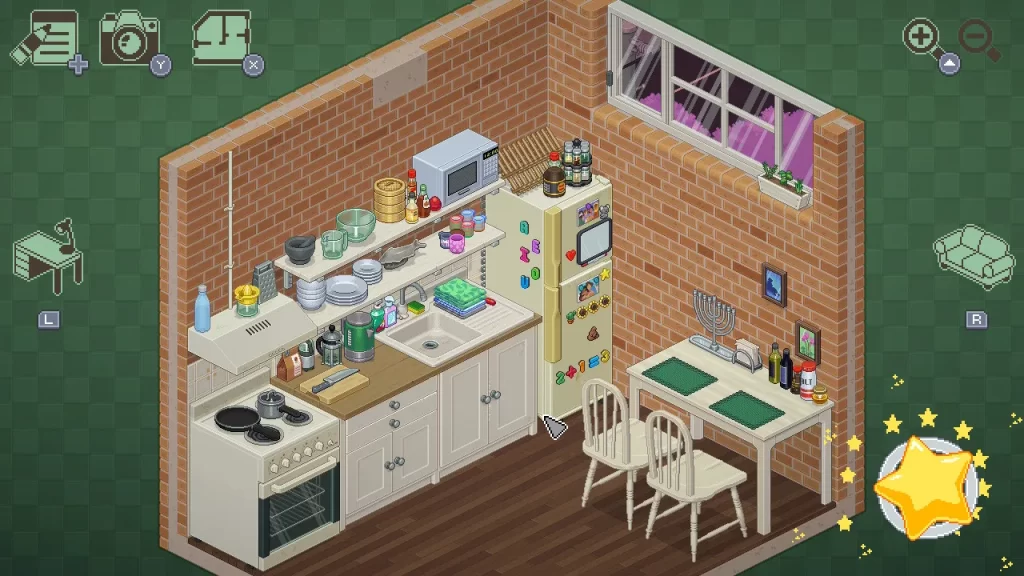This screenshot has width=1024, height=576.
Task: Switch to the desk room on the left
Action: (49, 257)
